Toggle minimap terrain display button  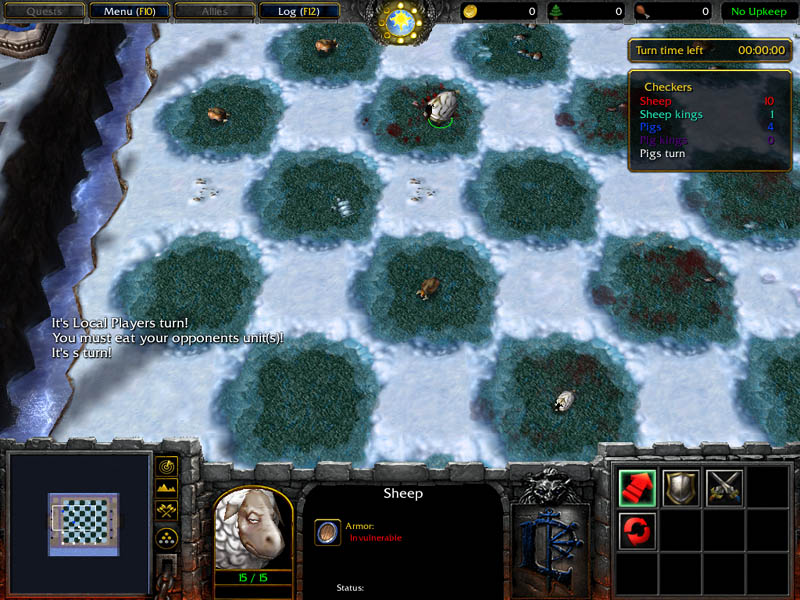point(167,490)
